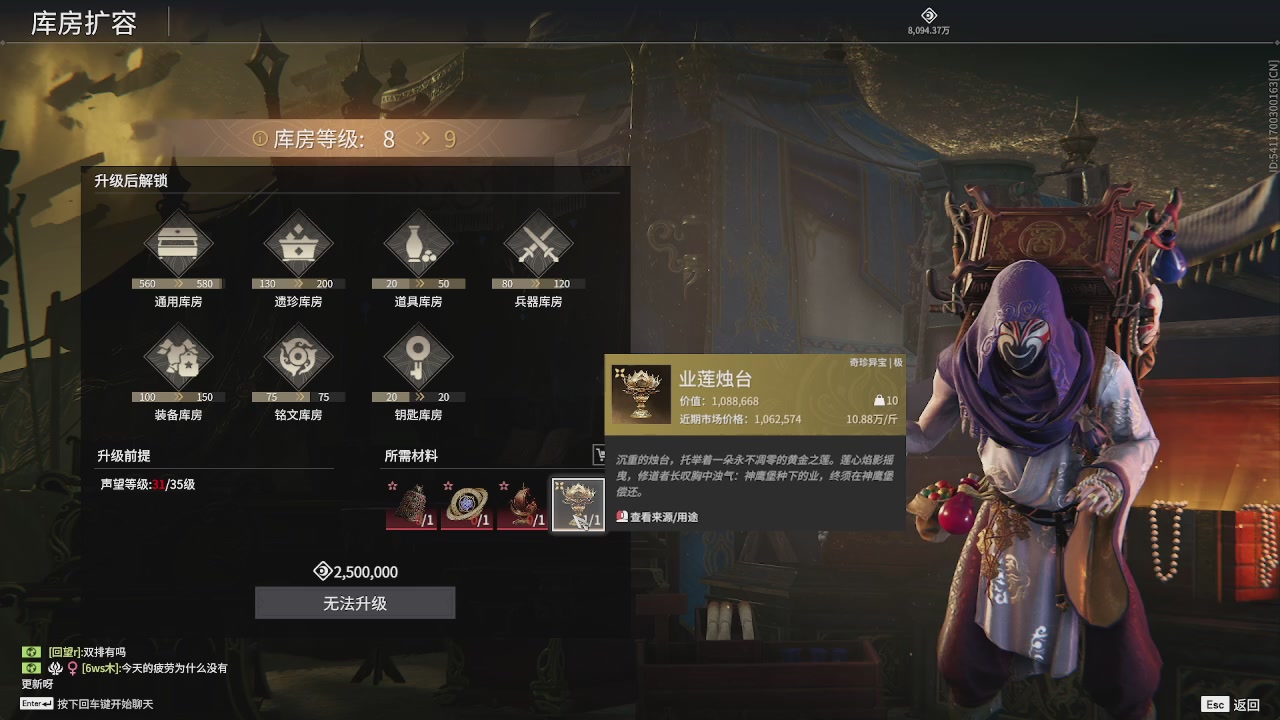The width and height of the screenshot is (1280, 720).
Task: Select the 通用库房 warehouse icon
Action: click(178, 243)
